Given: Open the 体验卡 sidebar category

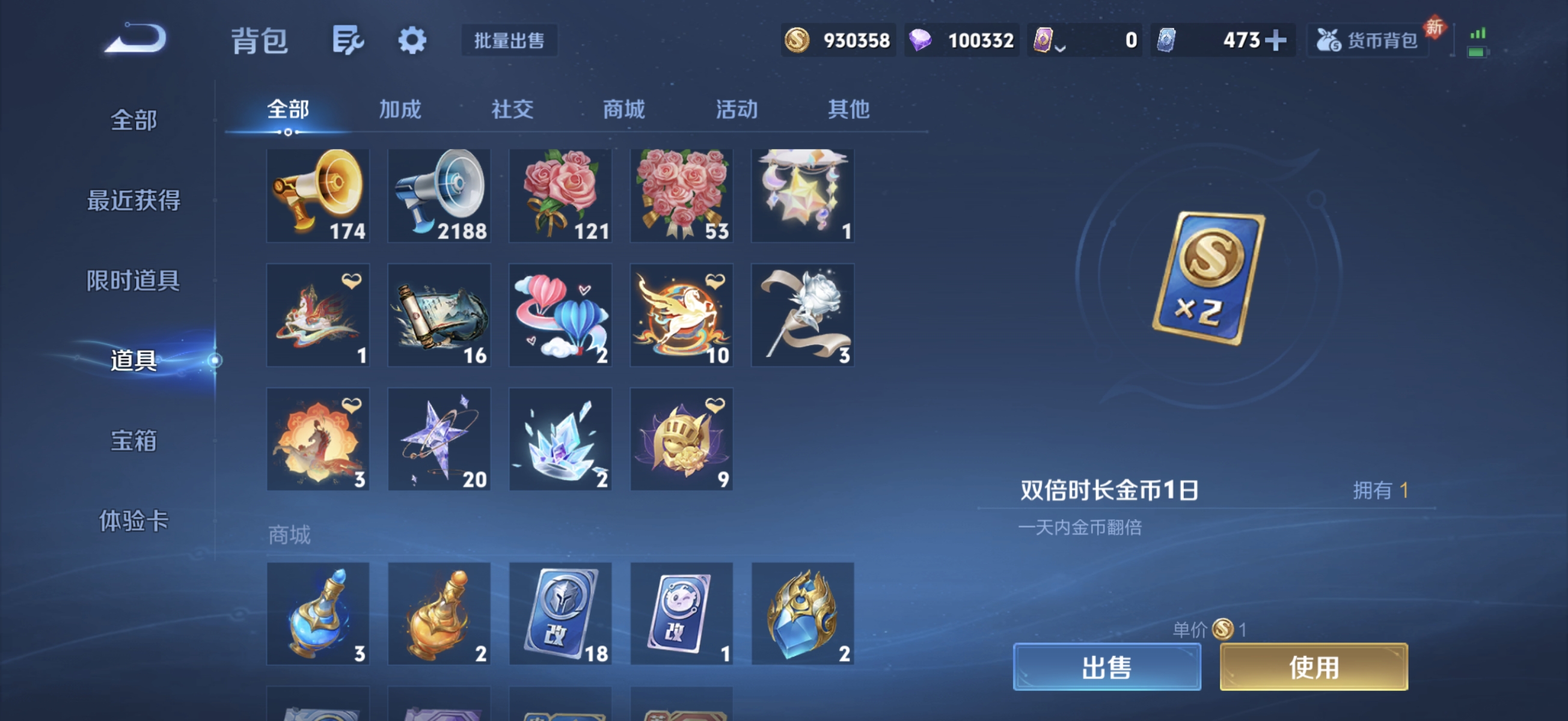Looking at the screenshot, I should 135,520.
